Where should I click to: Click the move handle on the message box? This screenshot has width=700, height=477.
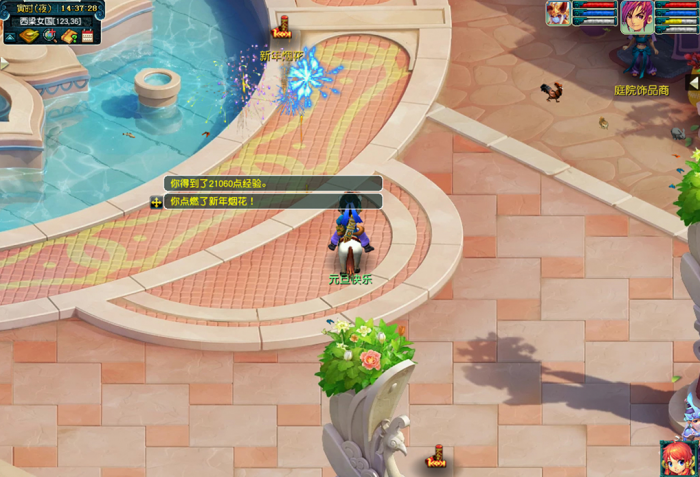157,202
